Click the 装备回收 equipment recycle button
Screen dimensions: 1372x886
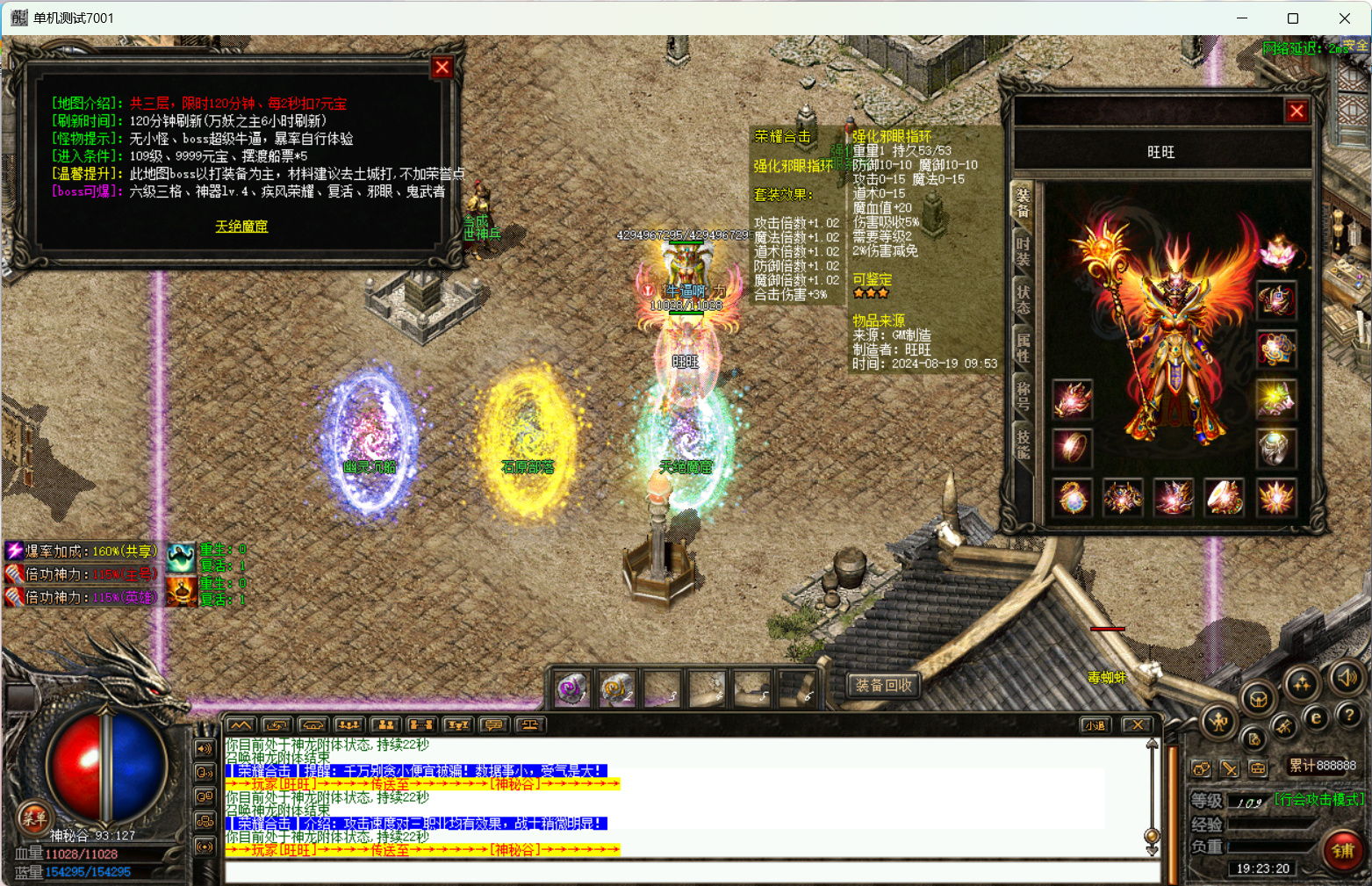(x=884, y=685)
